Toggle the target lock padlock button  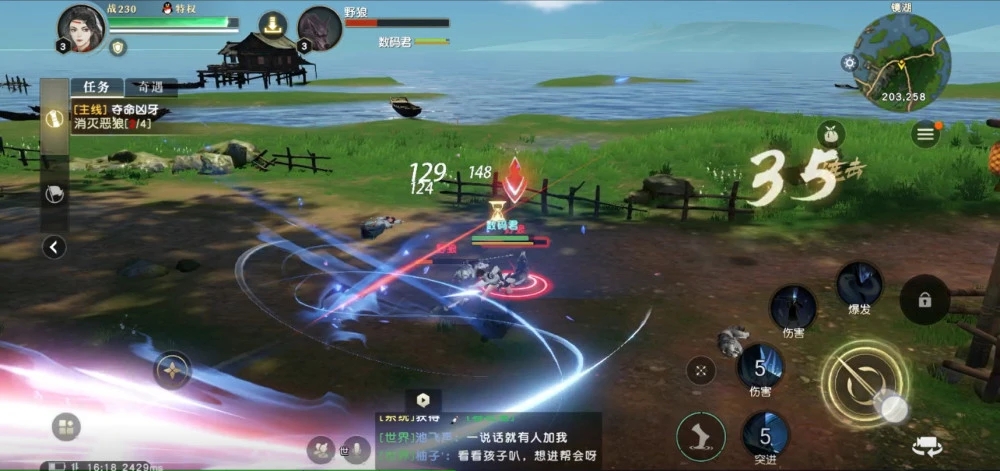(x=924, y=299)
